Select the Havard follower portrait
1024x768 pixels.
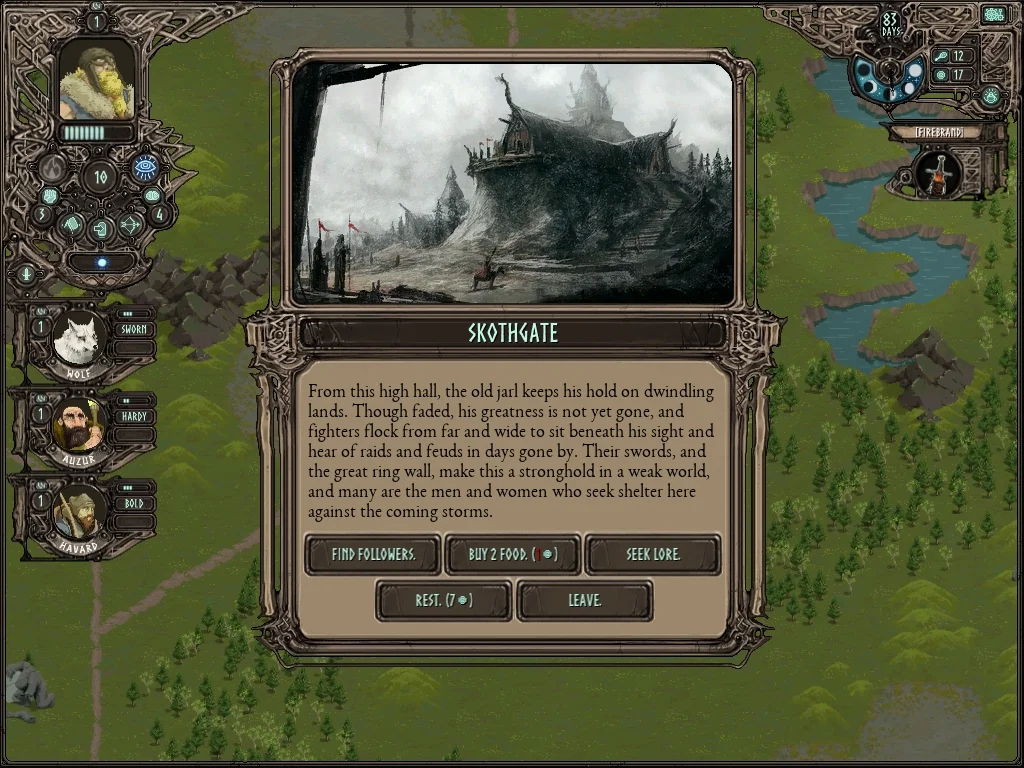click(x=77, y=512)
